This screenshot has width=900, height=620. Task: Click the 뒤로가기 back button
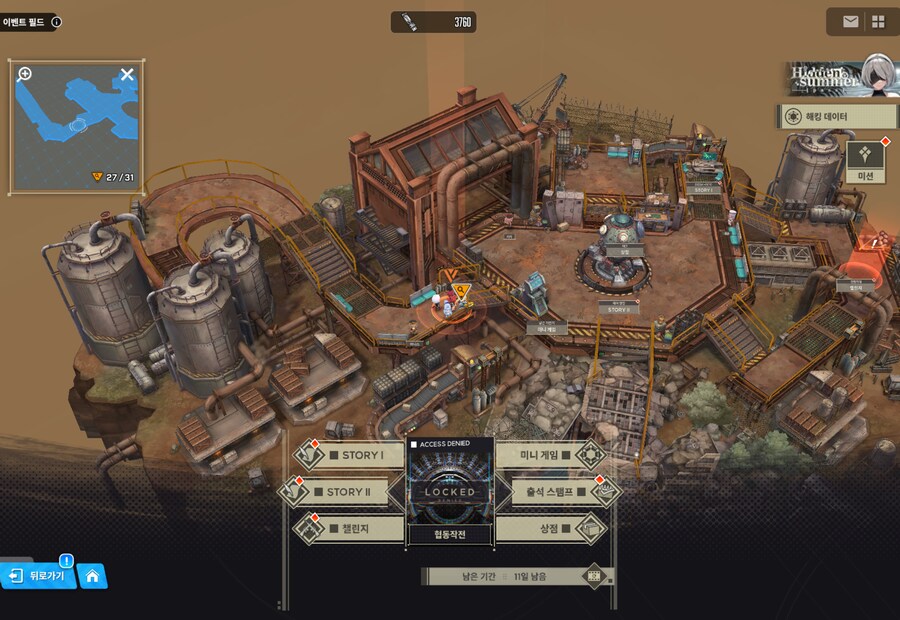pos(38,575)
